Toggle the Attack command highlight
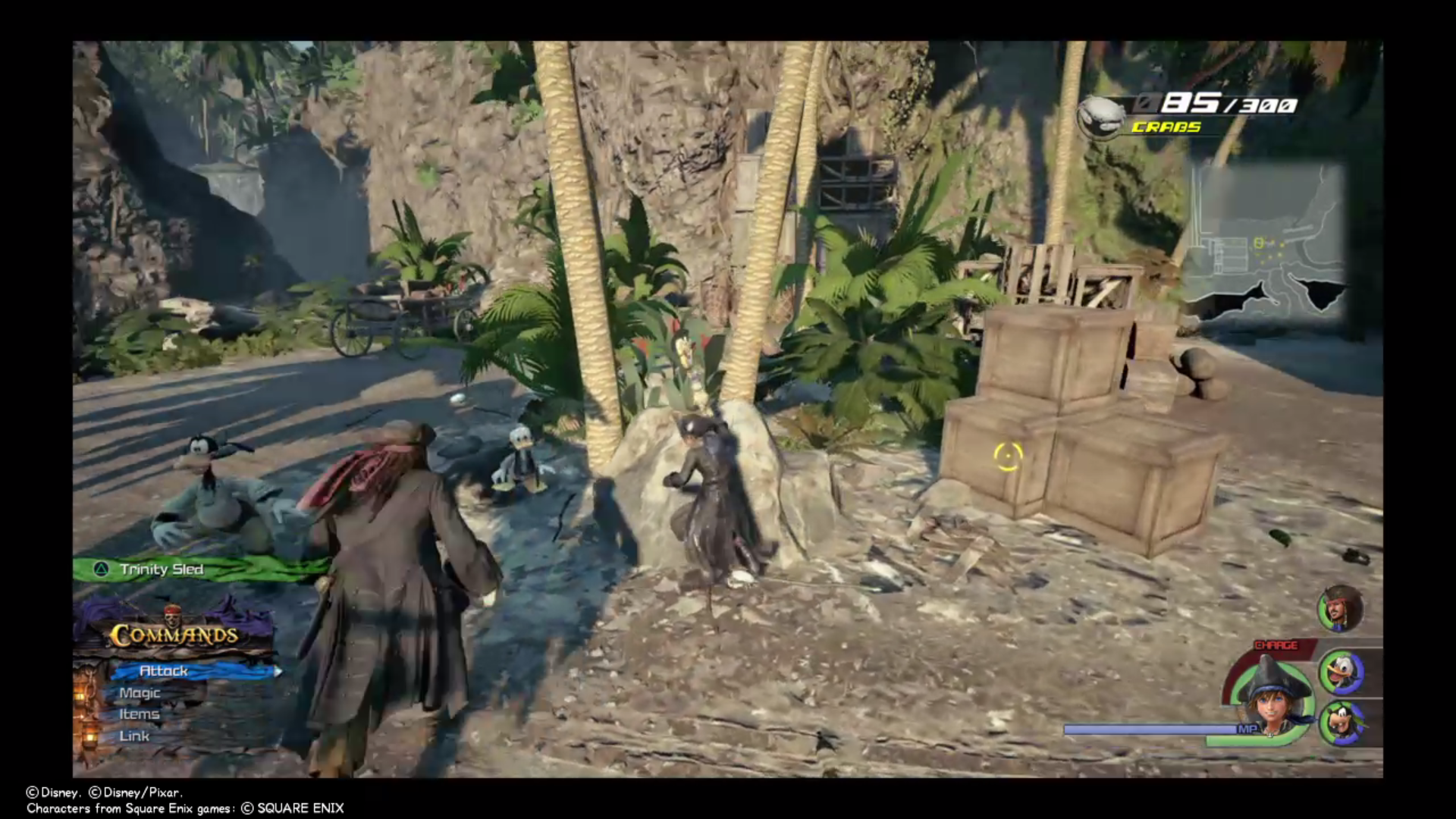1456x819 pixels. click(x=164, y=670)
